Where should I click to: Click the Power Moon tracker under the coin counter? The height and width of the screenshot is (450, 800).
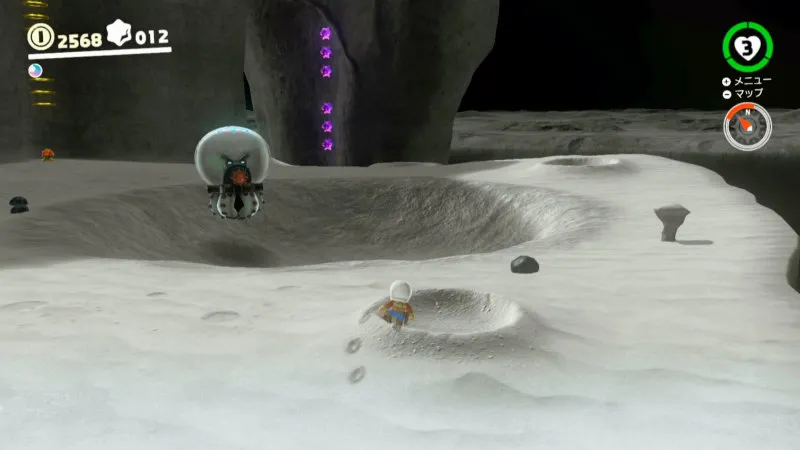[x=36, y=70]
